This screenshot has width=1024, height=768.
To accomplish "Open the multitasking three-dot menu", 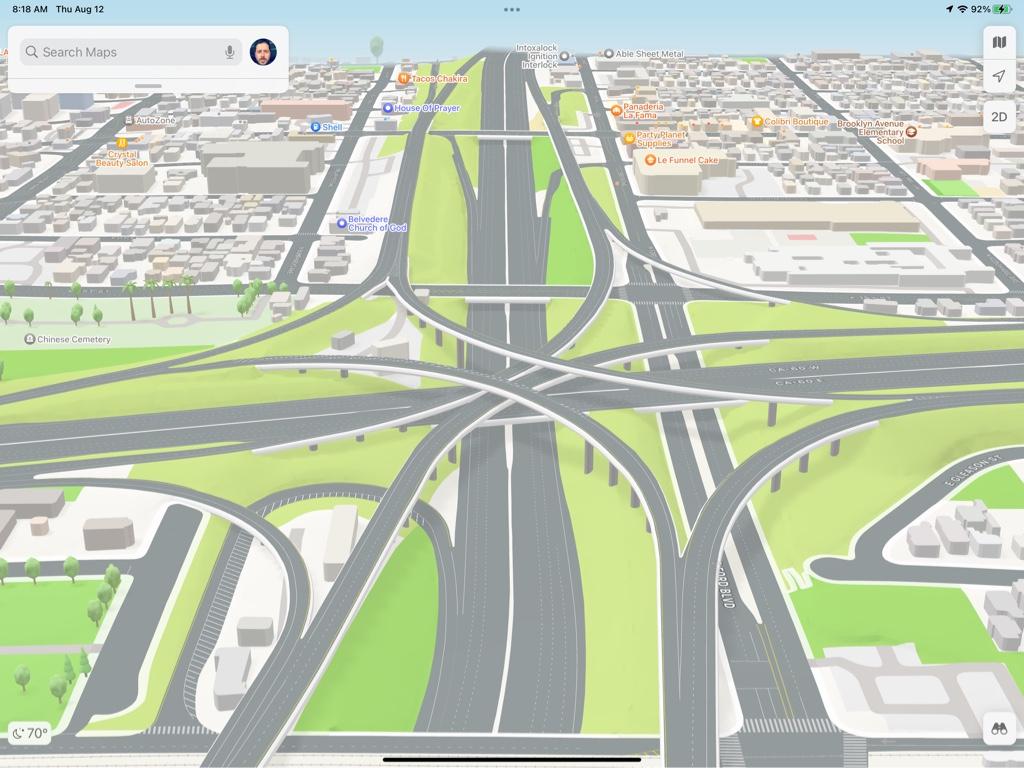I will (512, 10).
